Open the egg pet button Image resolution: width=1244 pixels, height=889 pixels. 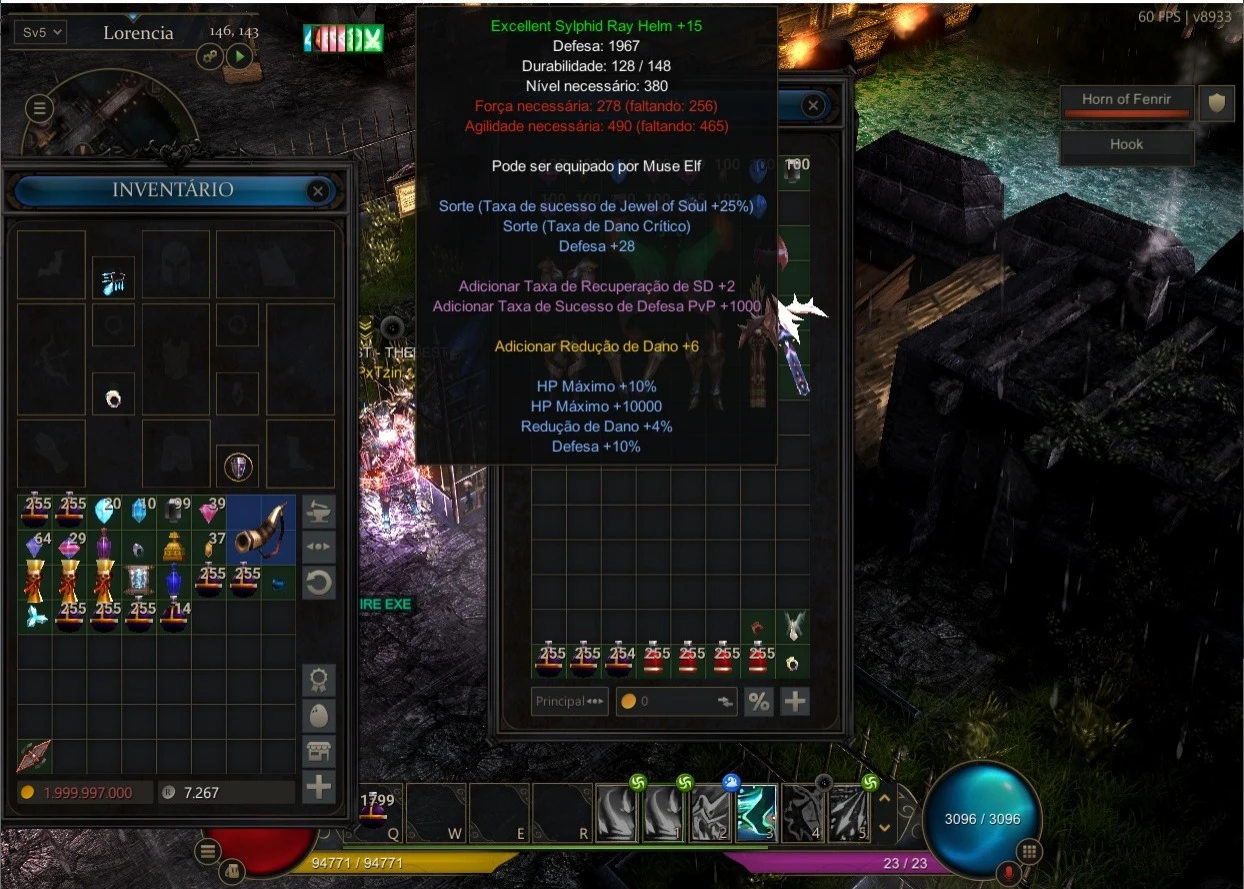319,716
